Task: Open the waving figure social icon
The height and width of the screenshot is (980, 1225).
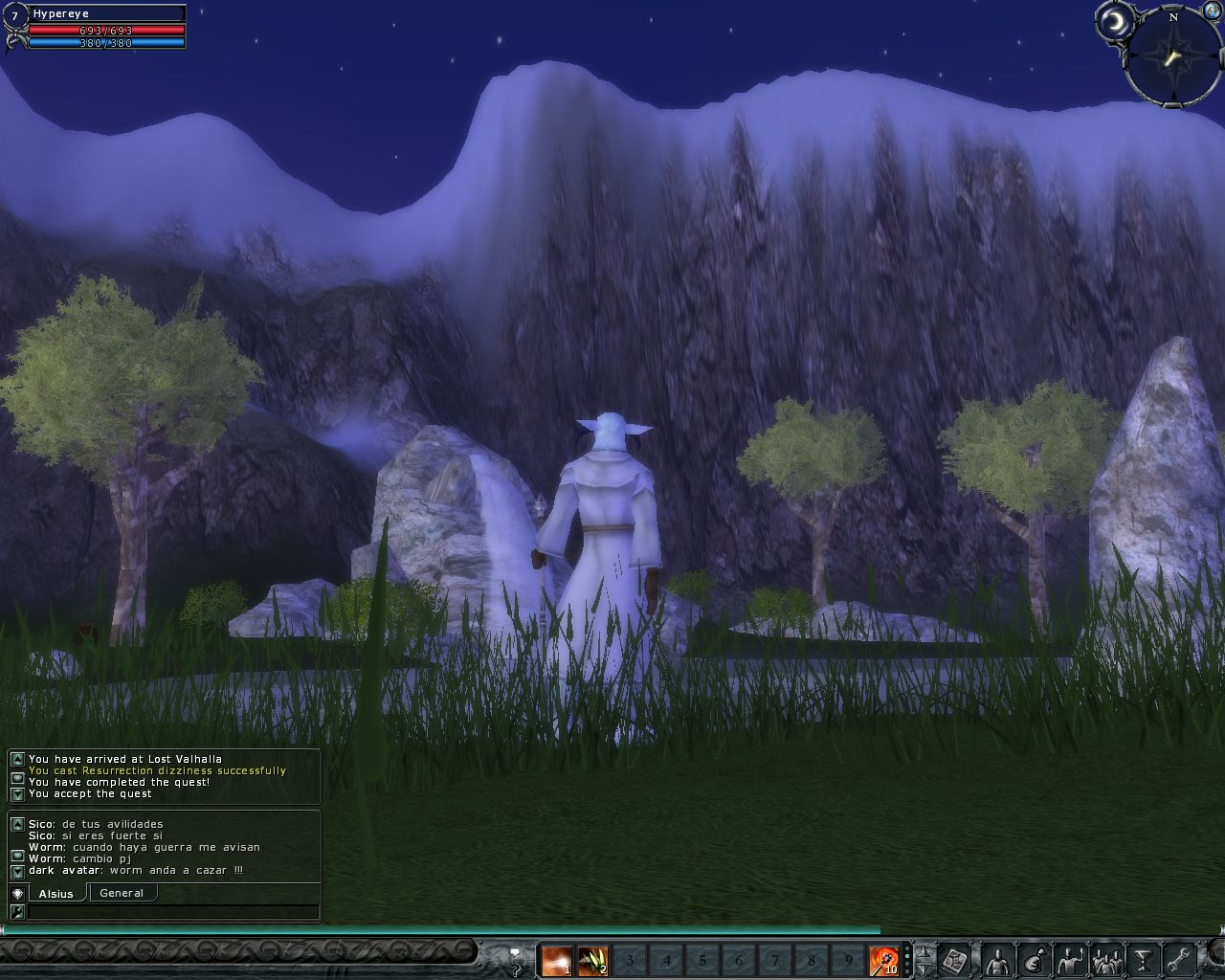Action: [1070, 959]
